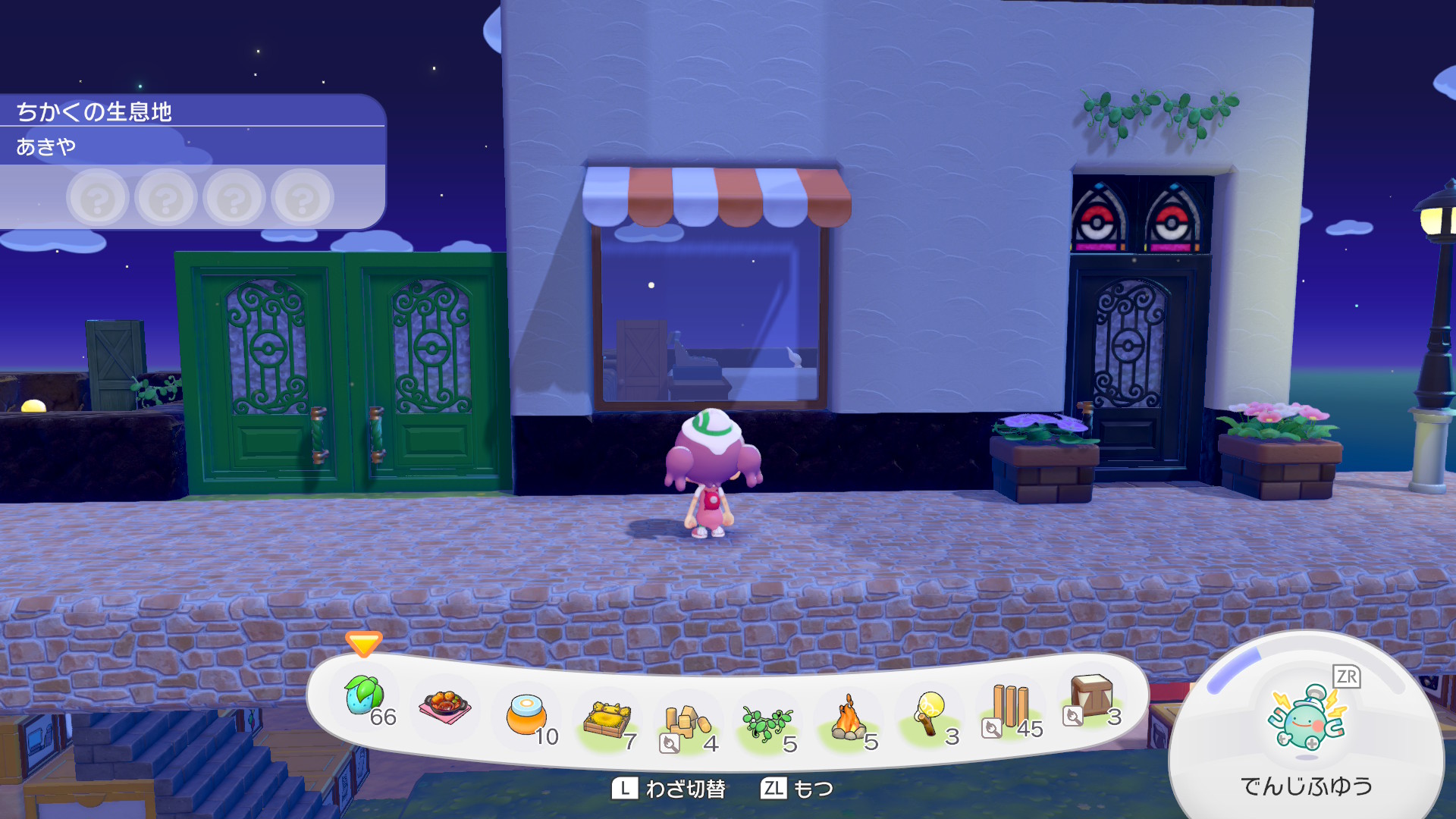The width and height of the screenshot is (1456, 819).
Task: Select the wooden planks slot
Action: [1010, 708]
